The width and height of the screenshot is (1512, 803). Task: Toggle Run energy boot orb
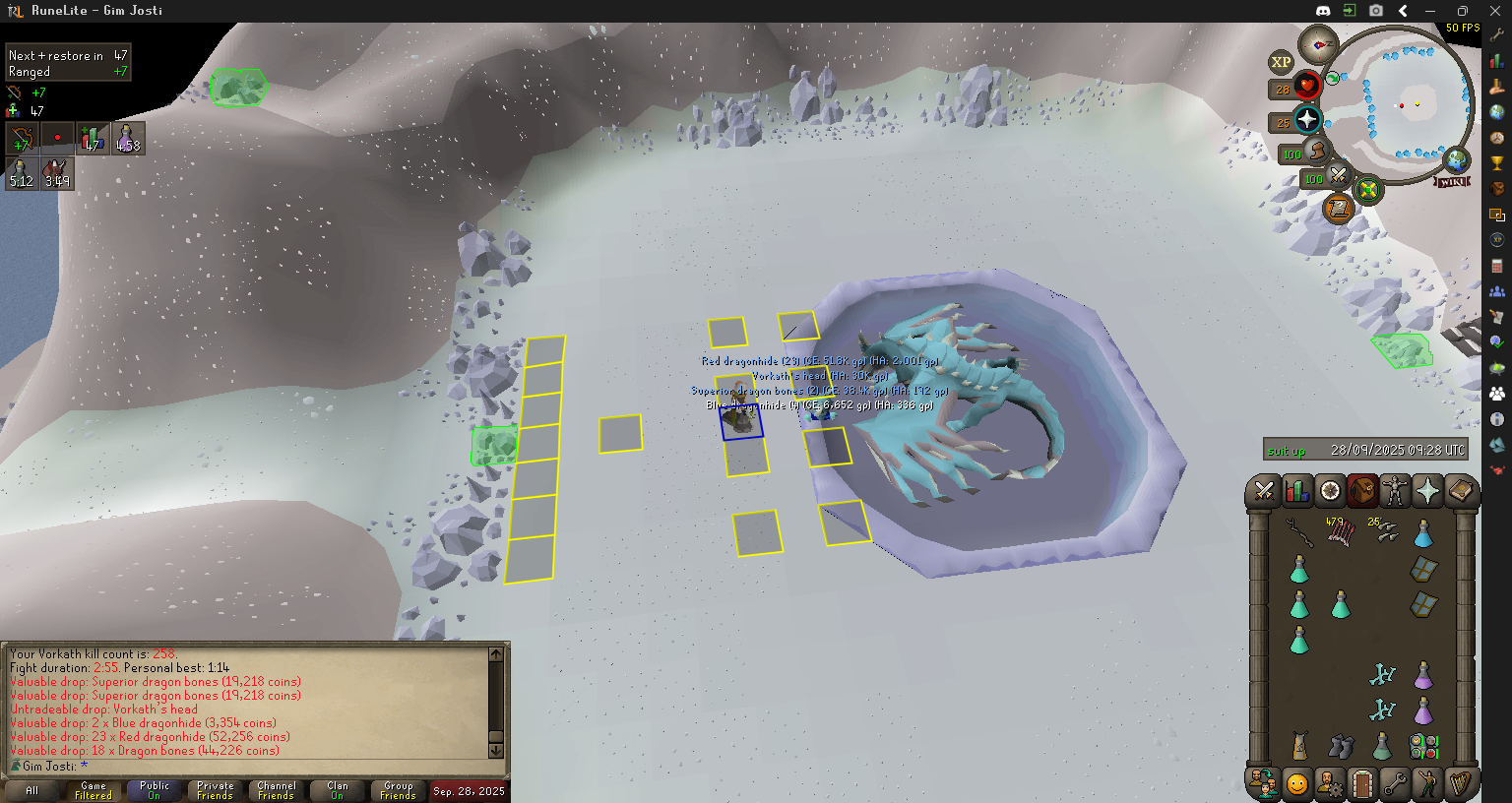tap(1317, 152)
